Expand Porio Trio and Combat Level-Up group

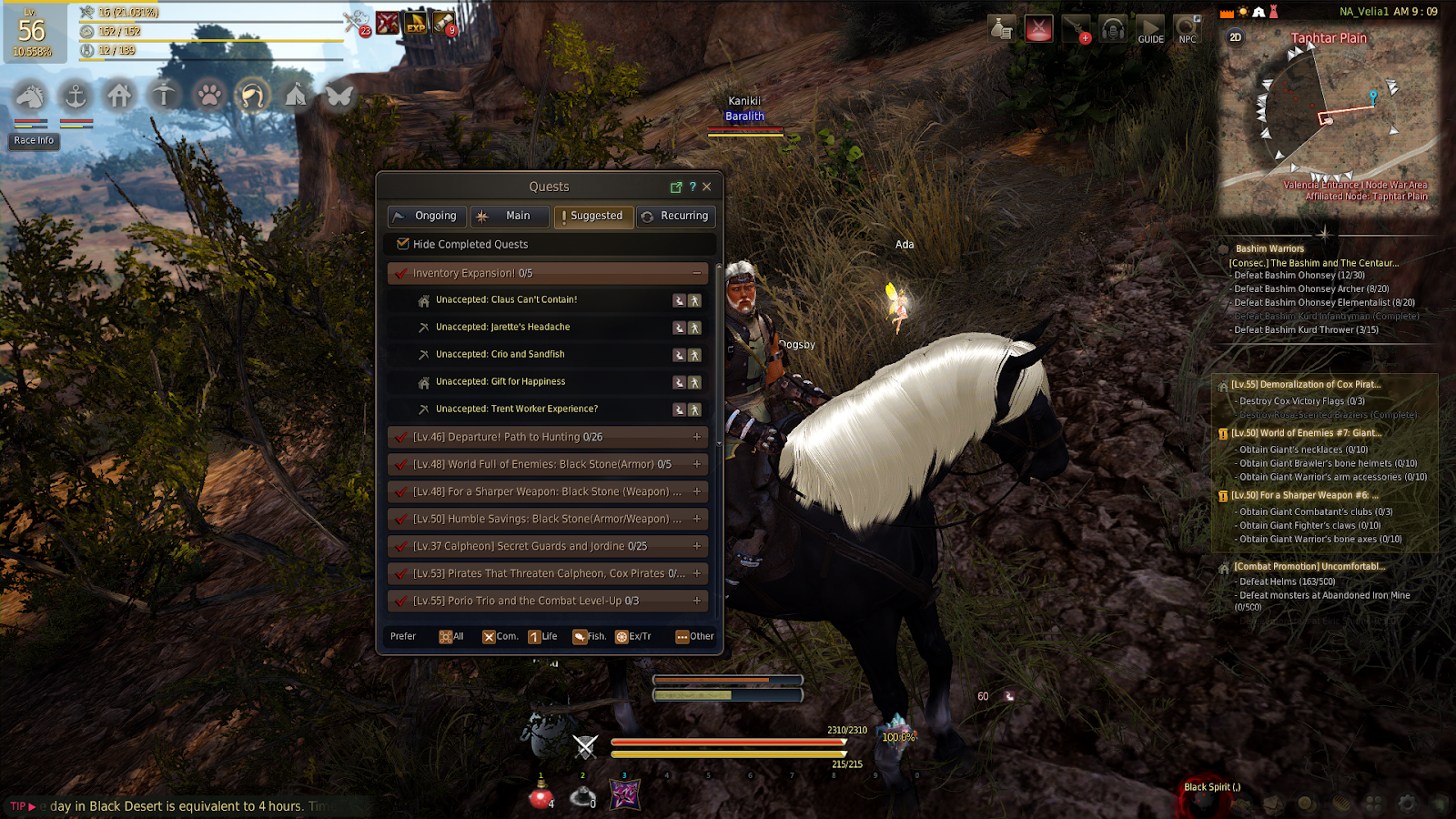[697, 601]
